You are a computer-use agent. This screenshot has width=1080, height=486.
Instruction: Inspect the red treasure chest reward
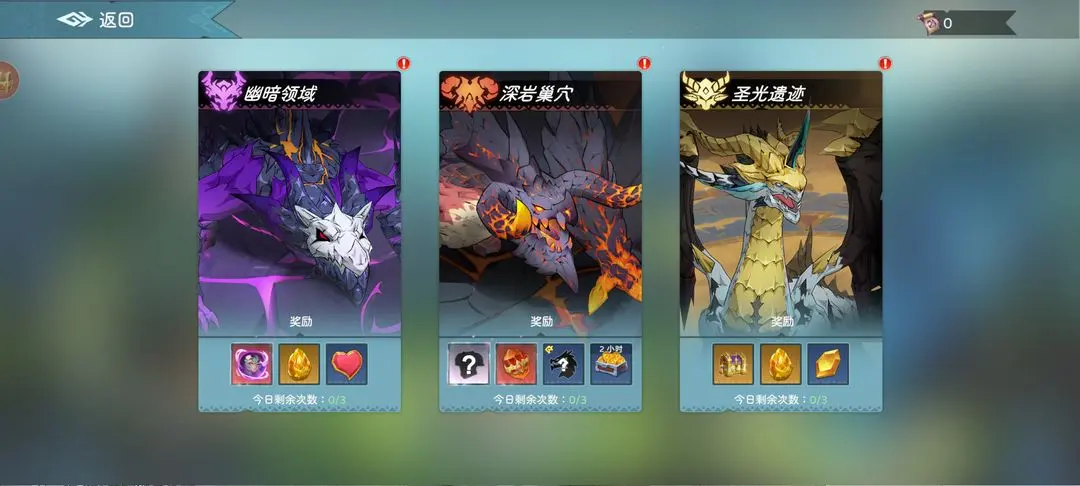click(516, 364)
